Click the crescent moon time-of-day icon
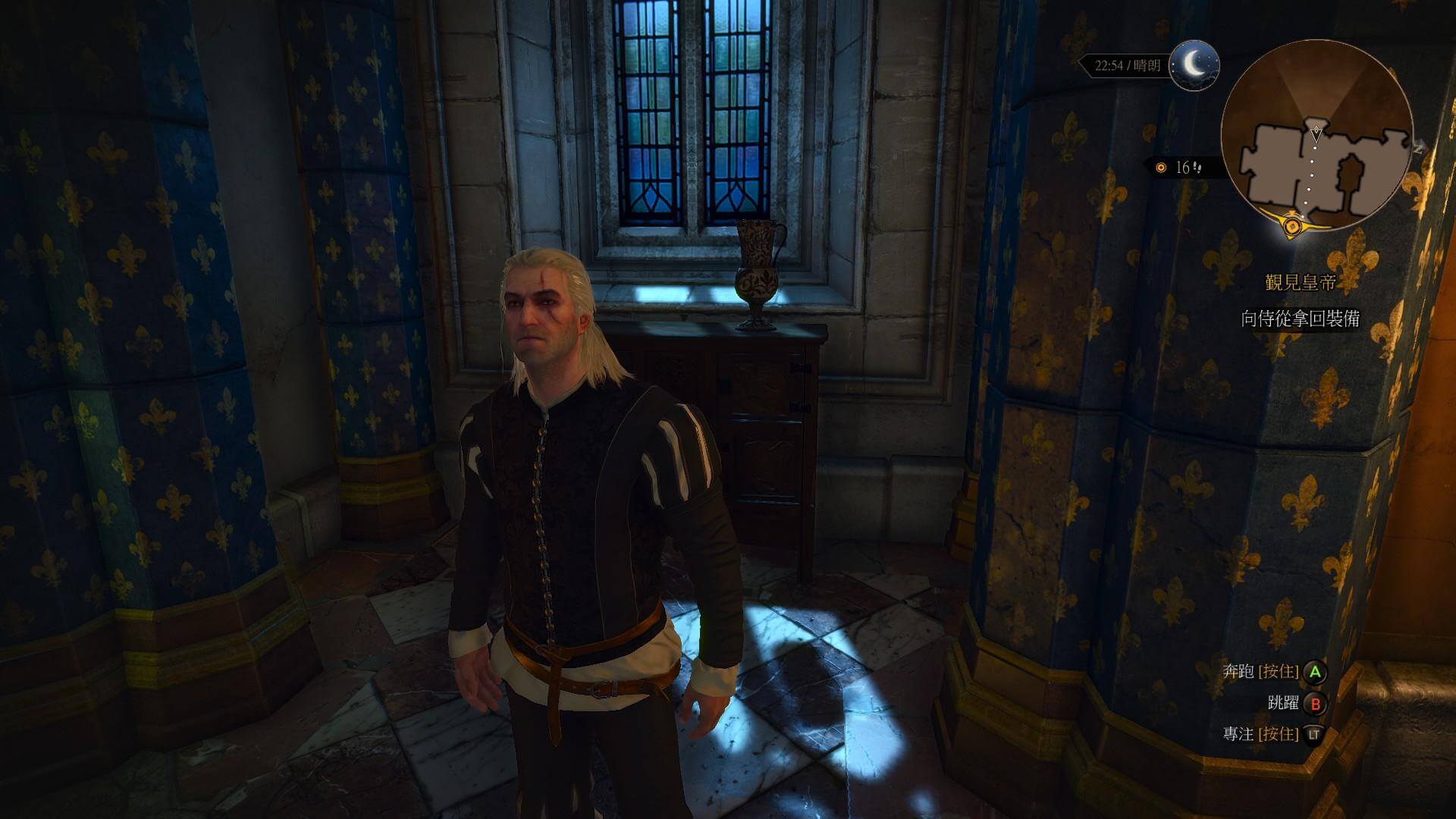 (x=1194, y=65)
